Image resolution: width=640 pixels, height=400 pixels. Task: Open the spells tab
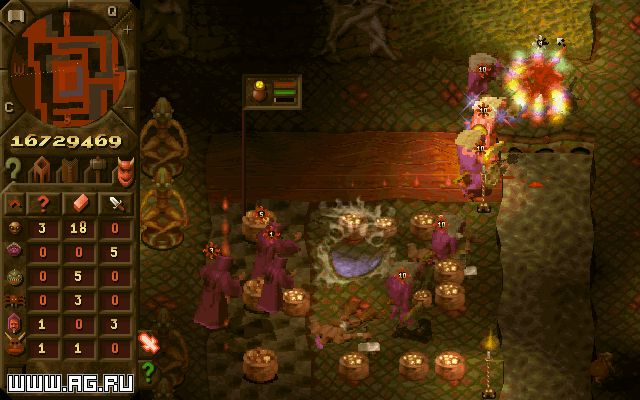(69, 169)
